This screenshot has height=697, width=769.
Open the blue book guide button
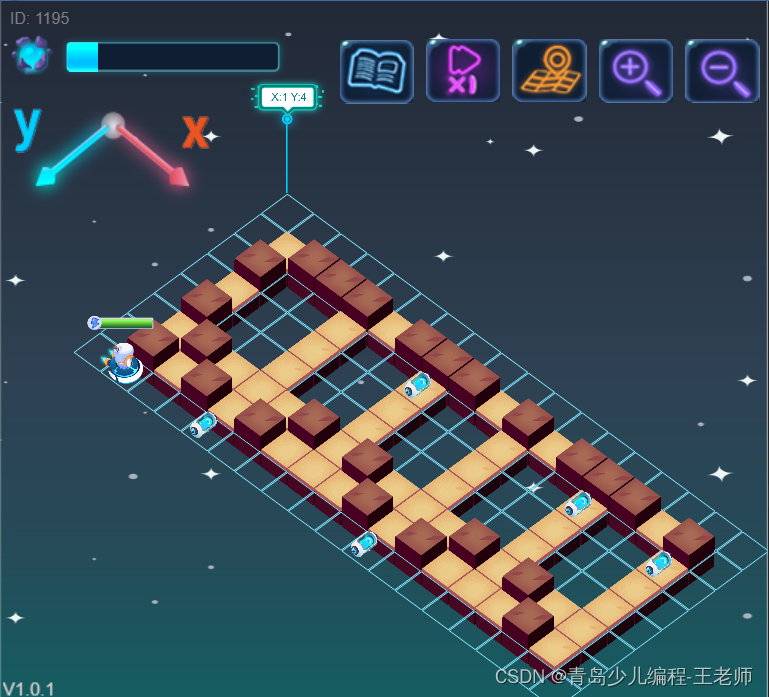point(376,71)
